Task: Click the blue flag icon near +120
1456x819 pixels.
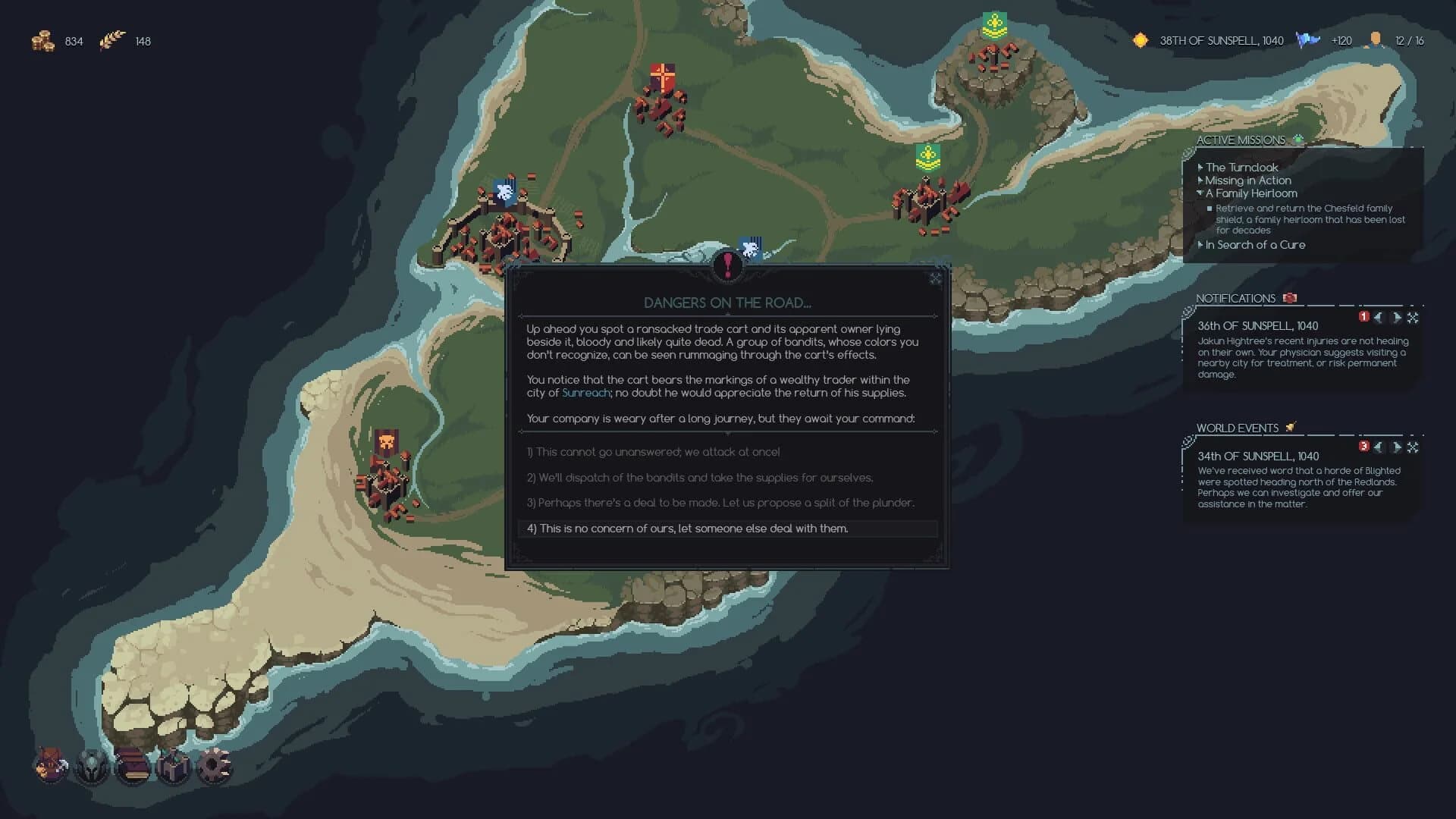Action: (x=1307, y=41)
